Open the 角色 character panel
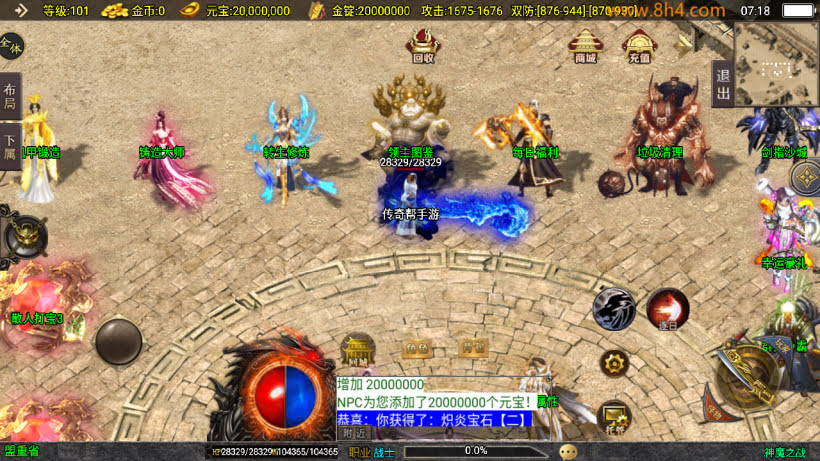The image size is (820, 461). [415, 348]
